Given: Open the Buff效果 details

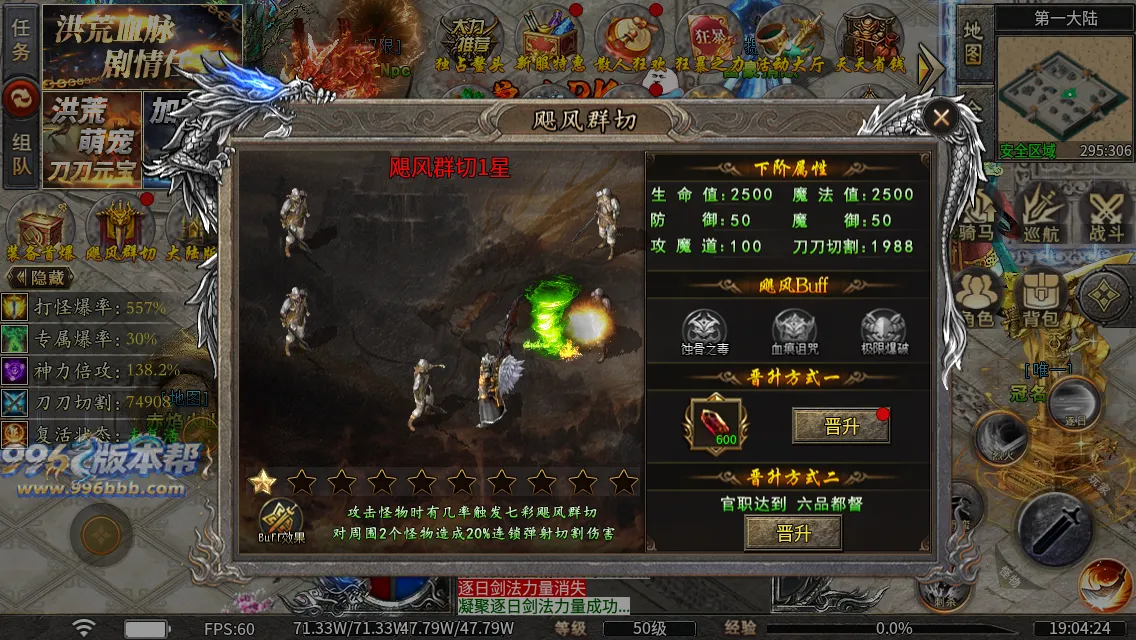Looking at the screenshot, I should pyautogui.click(x=283, y=520).
